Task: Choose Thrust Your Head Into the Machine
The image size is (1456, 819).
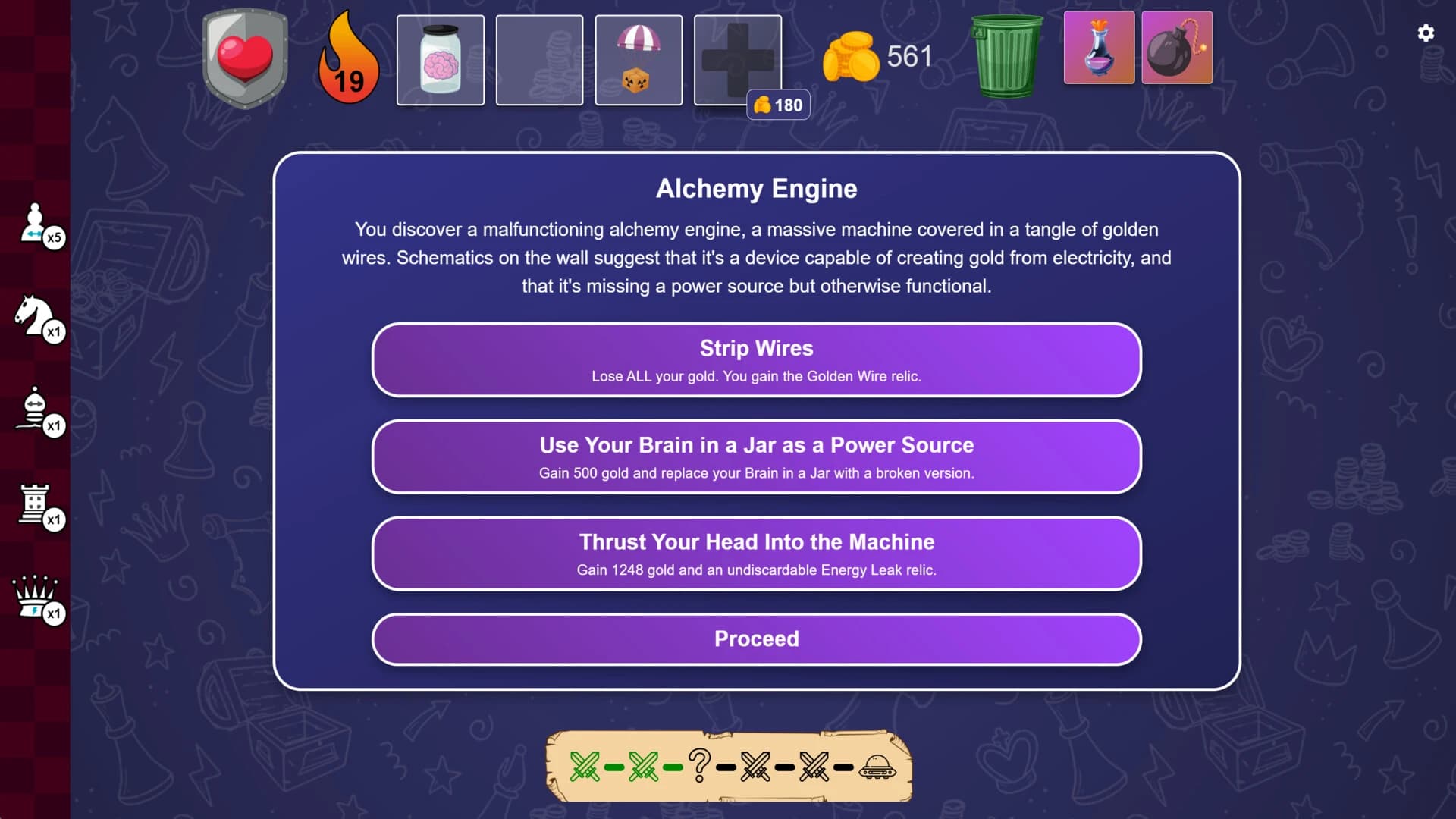Action: 756,553
